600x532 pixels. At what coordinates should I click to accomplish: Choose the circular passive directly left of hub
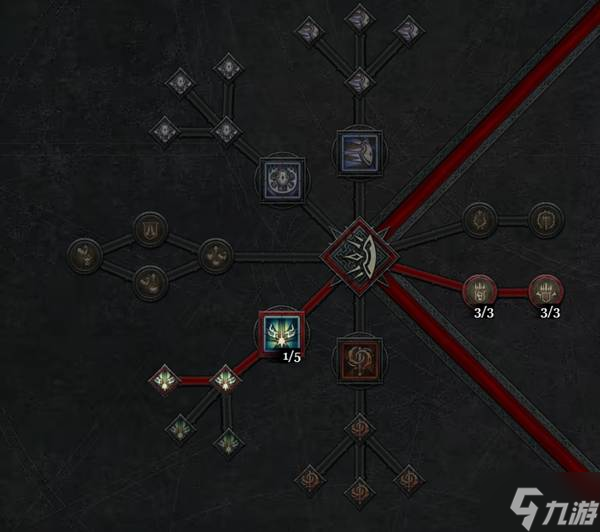(215, 254)
